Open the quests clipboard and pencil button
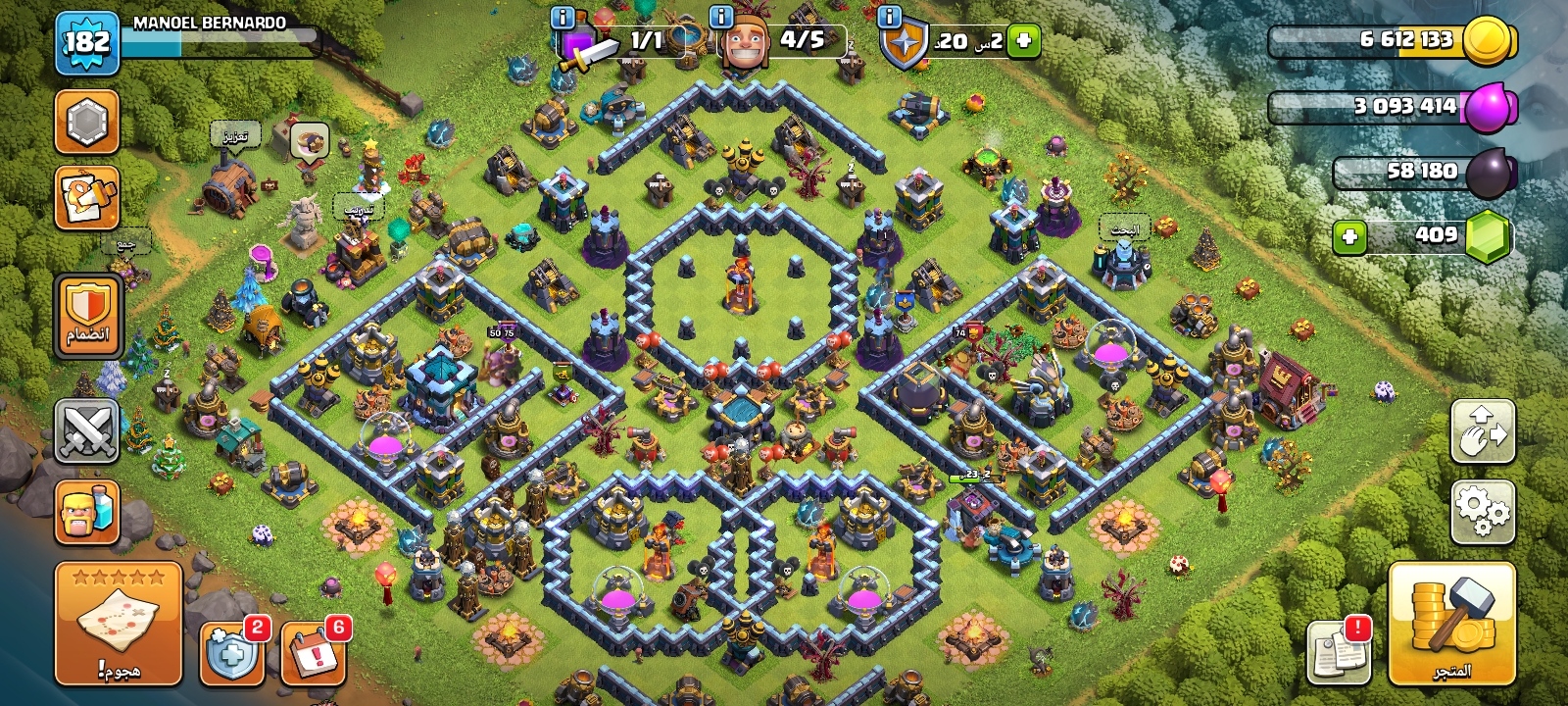The height and width of the screenshot is (706, 1568). pyautogui.click(x=87, y=198)
